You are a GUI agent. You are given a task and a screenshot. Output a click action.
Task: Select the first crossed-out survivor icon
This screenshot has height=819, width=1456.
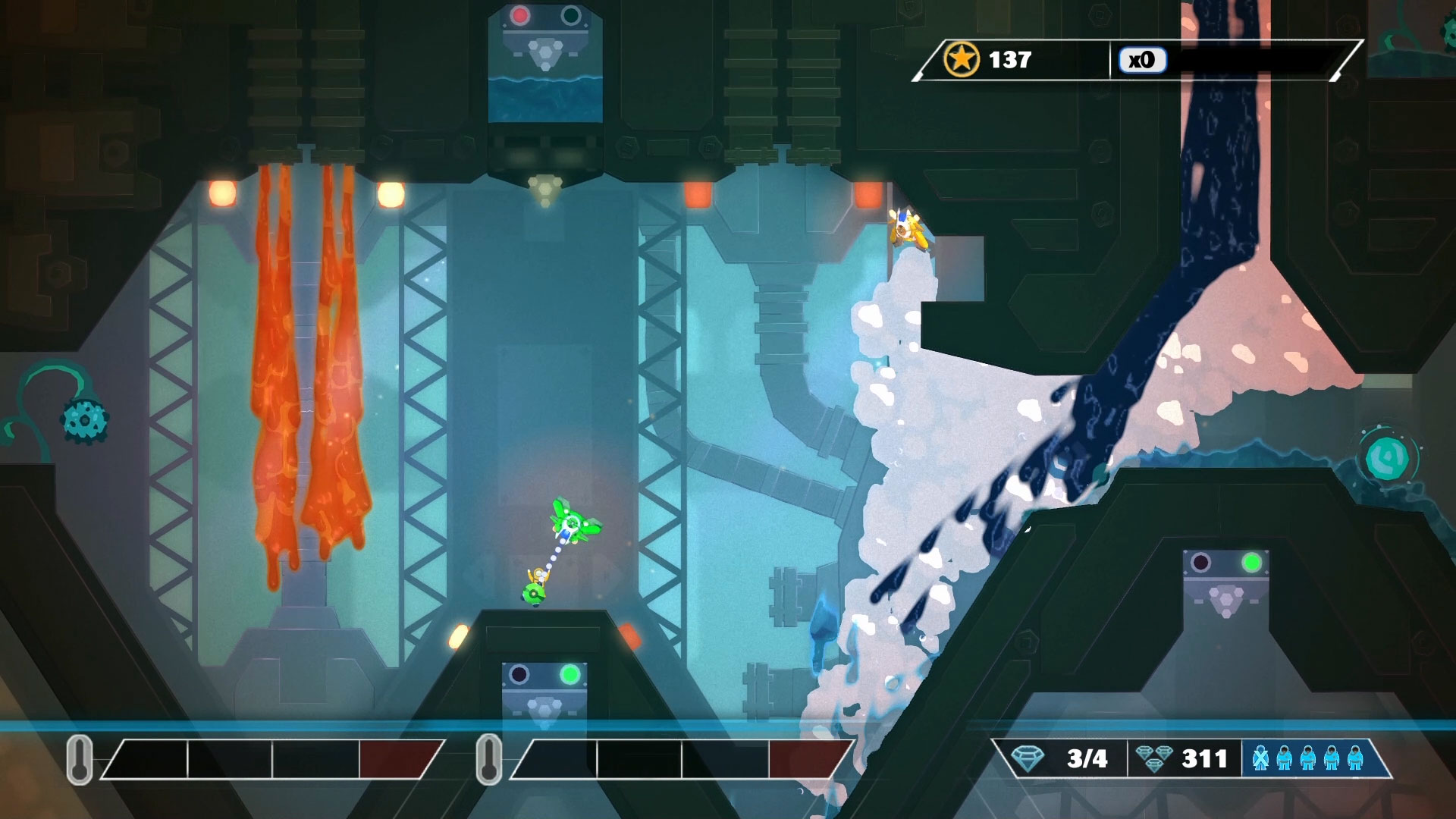point(1260,758)
